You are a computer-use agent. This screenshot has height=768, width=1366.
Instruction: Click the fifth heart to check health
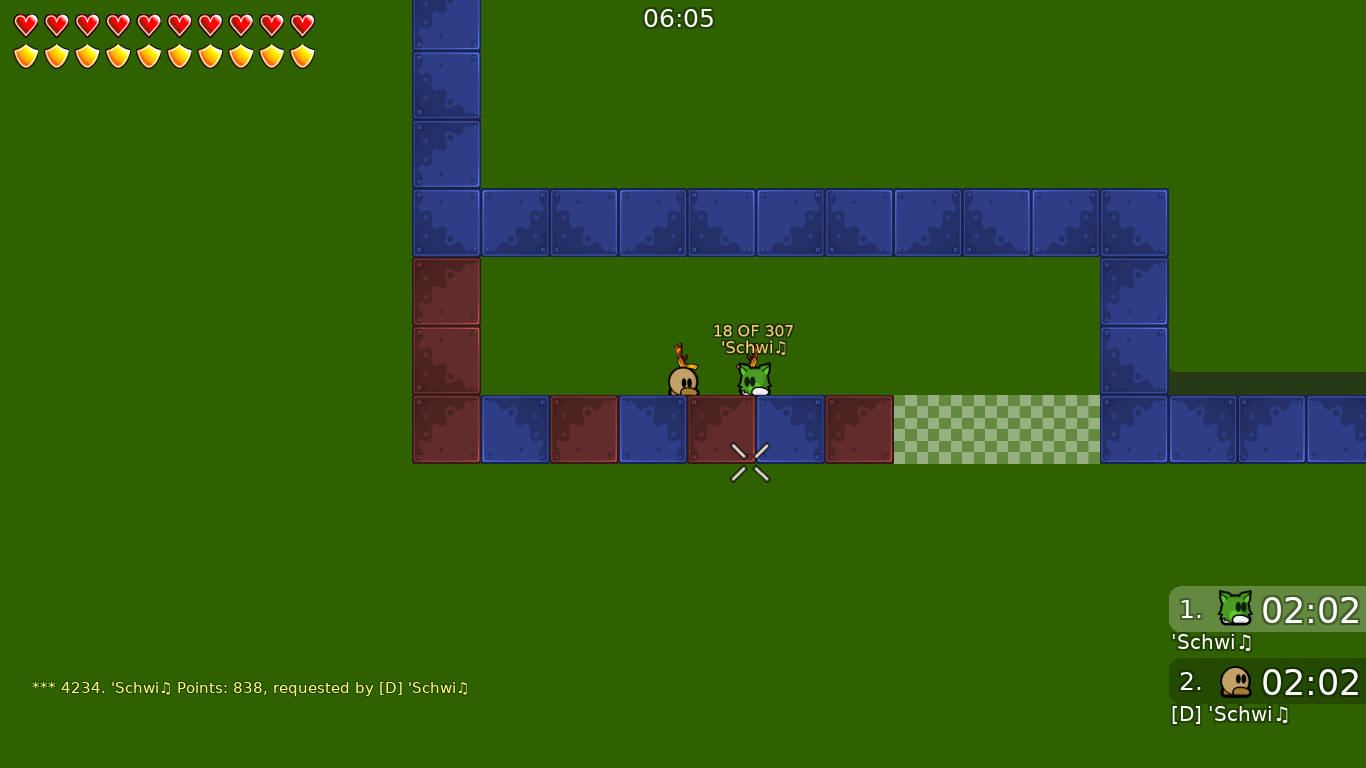pos(148,26)
